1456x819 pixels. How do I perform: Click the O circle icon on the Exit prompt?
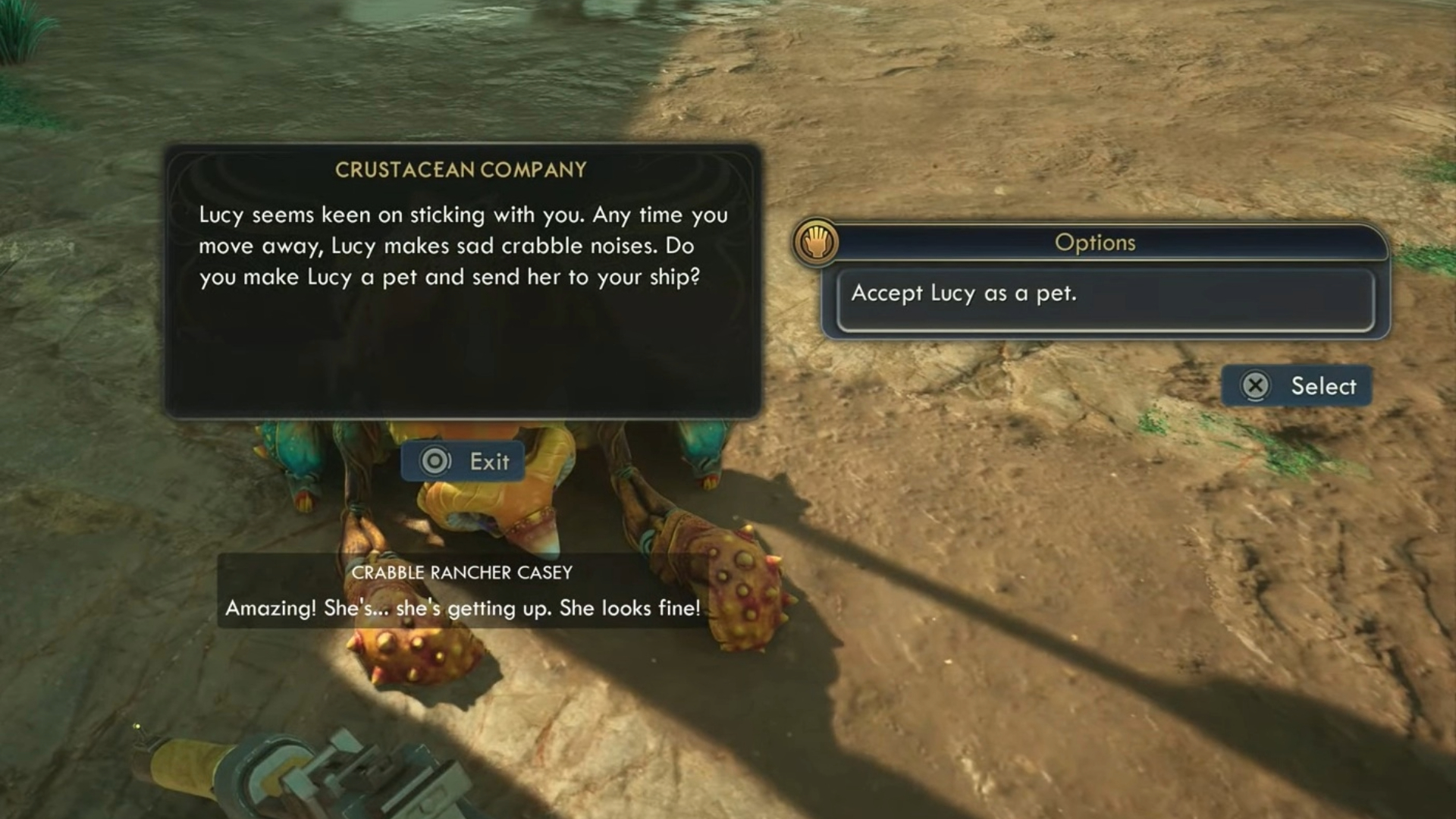coord(434,461)
